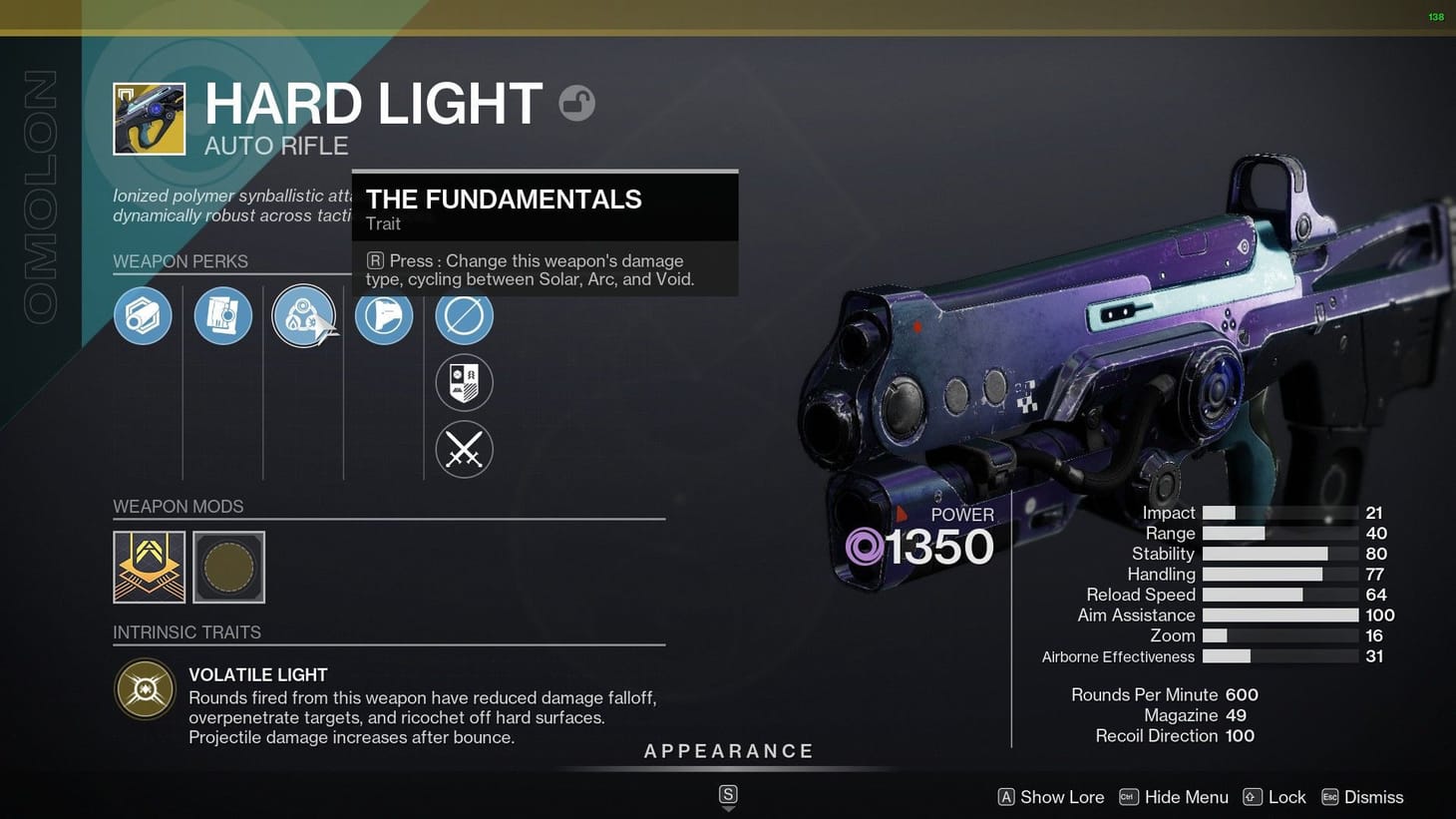The height and width of the screenshot is (819, 1456).
Task: Open the weapon ornament slot icon
Action: pos(464,382)
